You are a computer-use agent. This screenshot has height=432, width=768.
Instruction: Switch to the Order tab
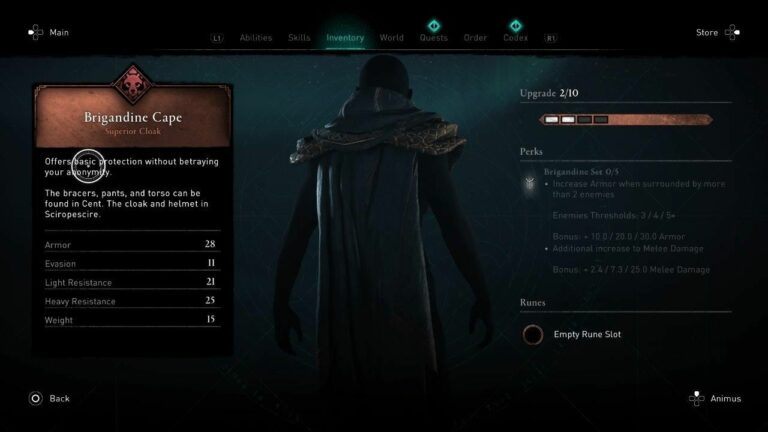(476, 38)
